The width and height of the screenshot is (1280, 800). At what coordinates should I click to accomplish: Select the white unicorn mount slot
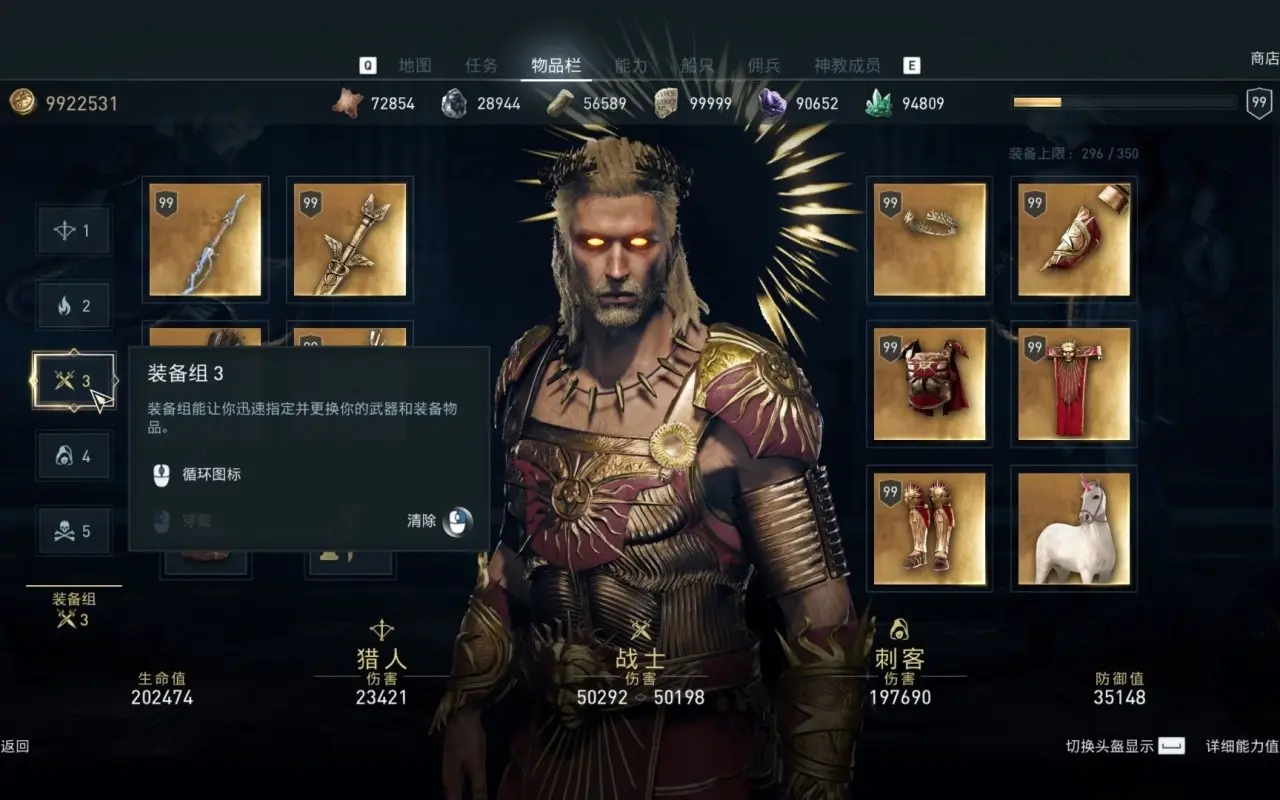[x=1074, y=528]
